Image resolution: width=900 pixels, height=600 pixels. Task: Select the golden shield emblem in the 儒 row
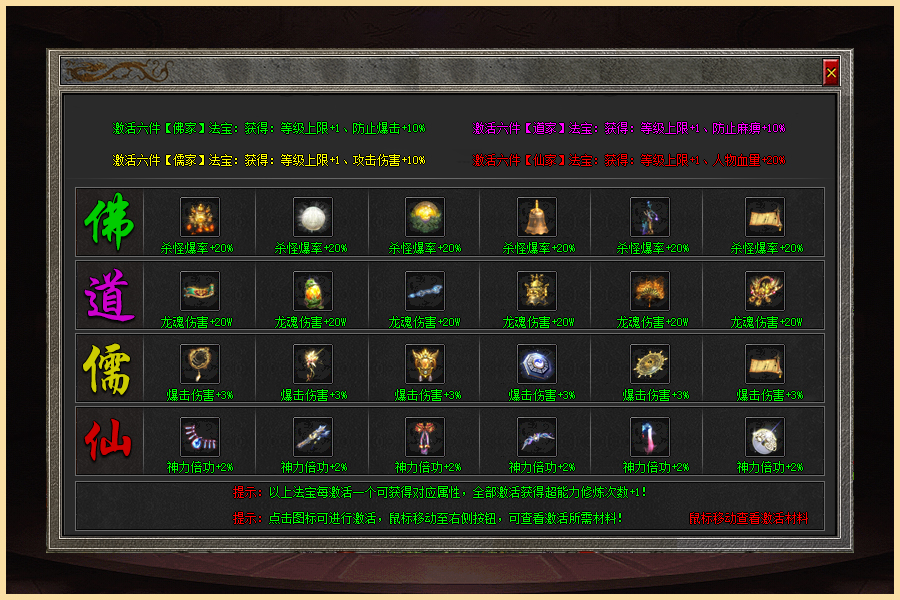pyautogui.click(x=425, y=364)
